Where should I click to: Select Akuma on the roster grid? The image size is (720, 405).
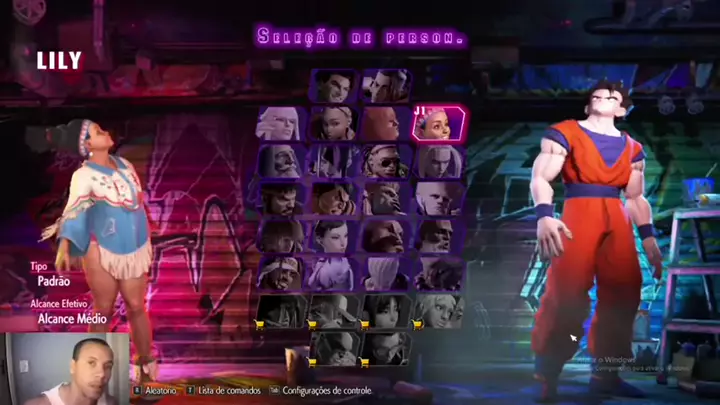tap(437, 272)
